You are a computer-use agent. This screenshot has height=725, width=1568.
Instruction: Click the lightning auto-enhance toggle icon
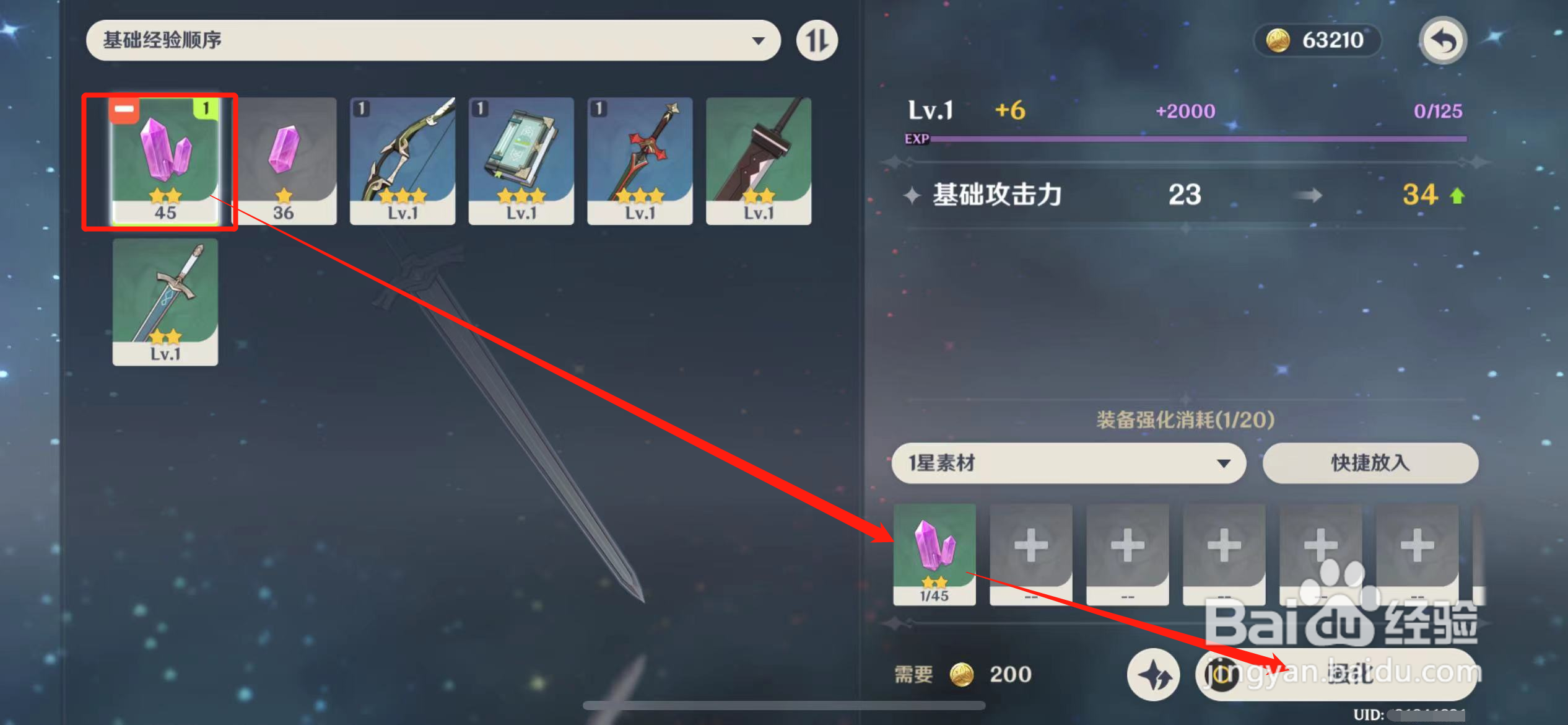click(1153, 675)
